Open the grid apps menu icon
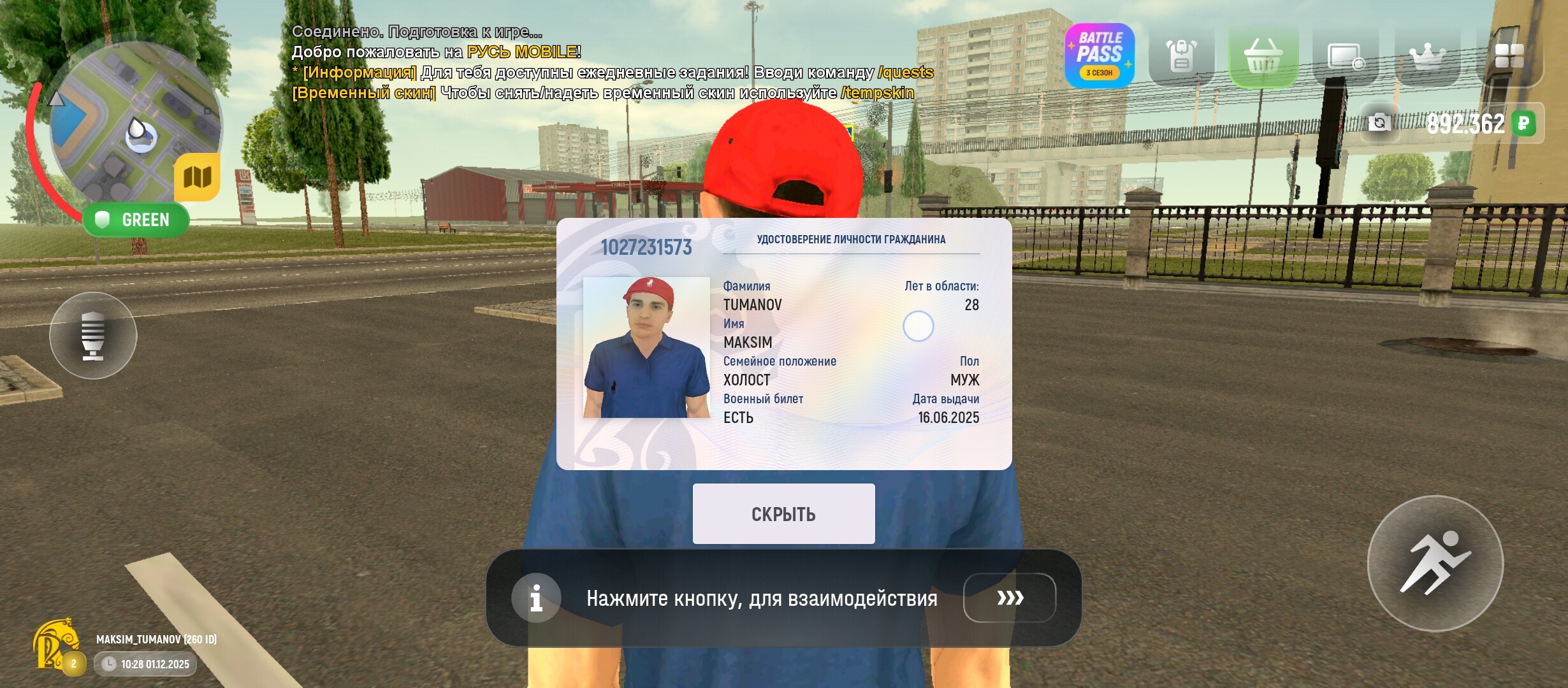Viewport: 1568px width, 688px height. tap(1512, 57)
